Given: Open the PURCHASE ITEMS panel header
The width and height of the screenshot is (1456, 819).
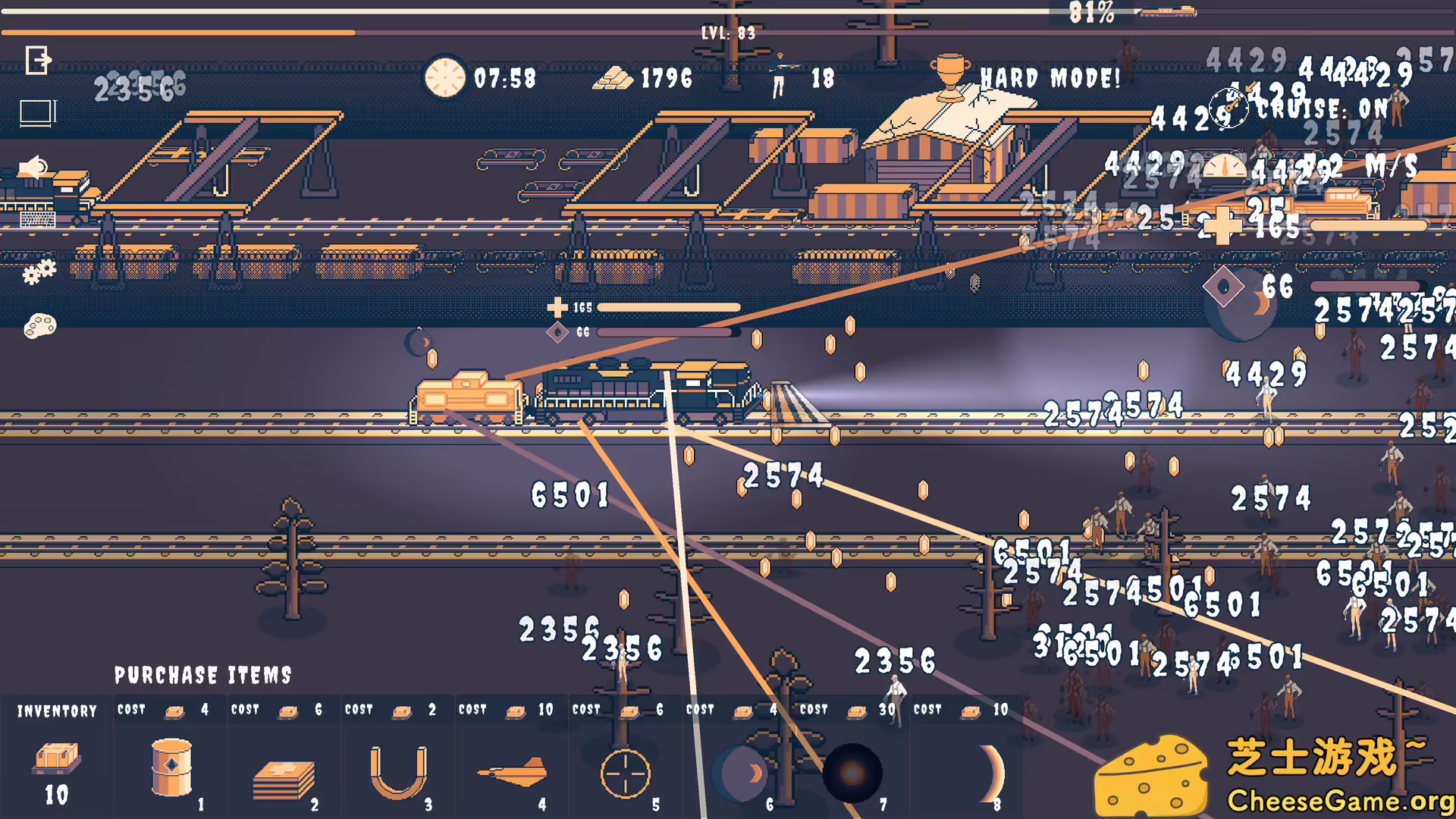Looking at the screenshot, I should click(205, 675).
